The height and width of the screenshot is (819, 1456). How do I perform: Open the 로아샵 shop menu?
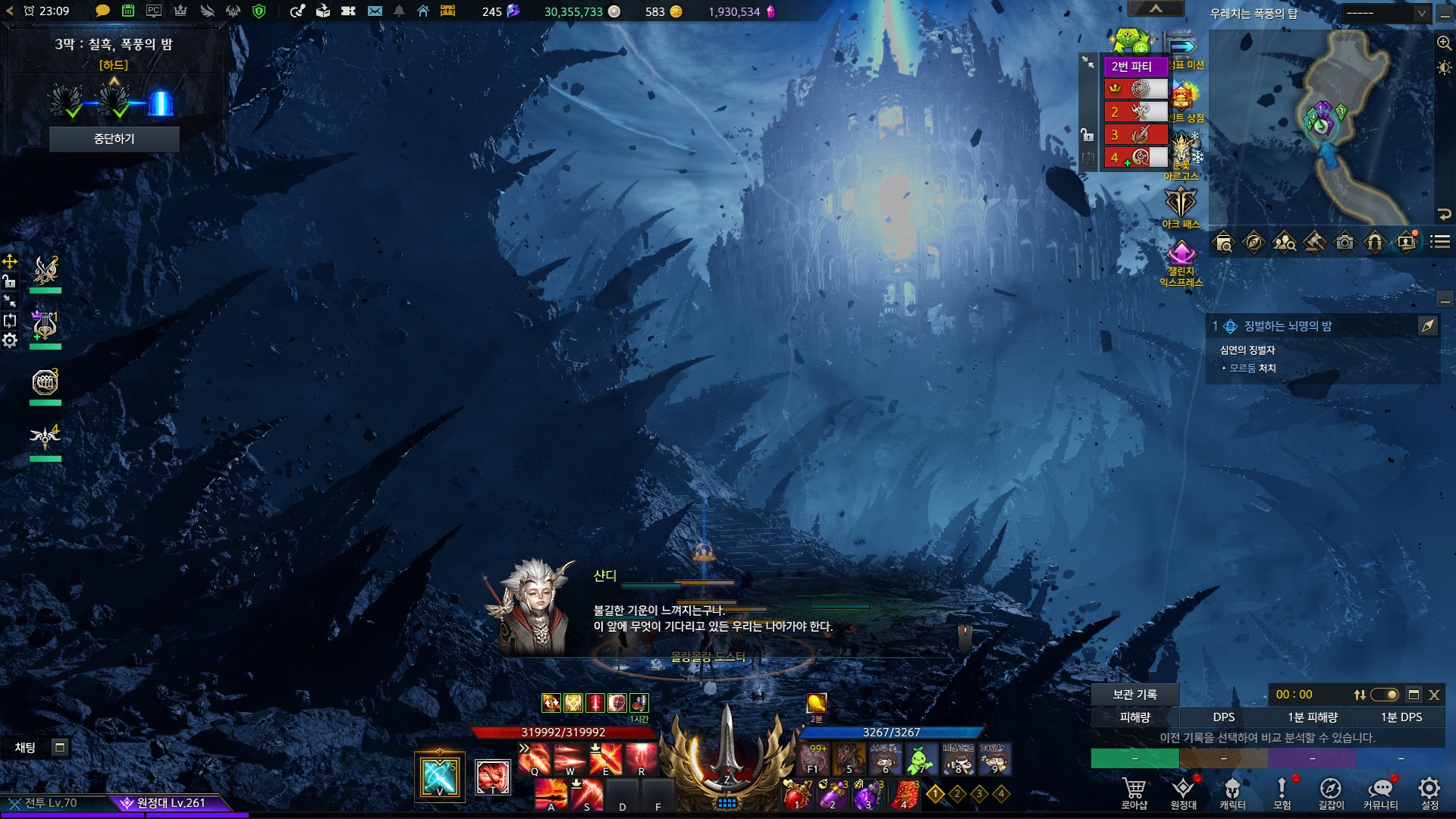(1134, 792)
